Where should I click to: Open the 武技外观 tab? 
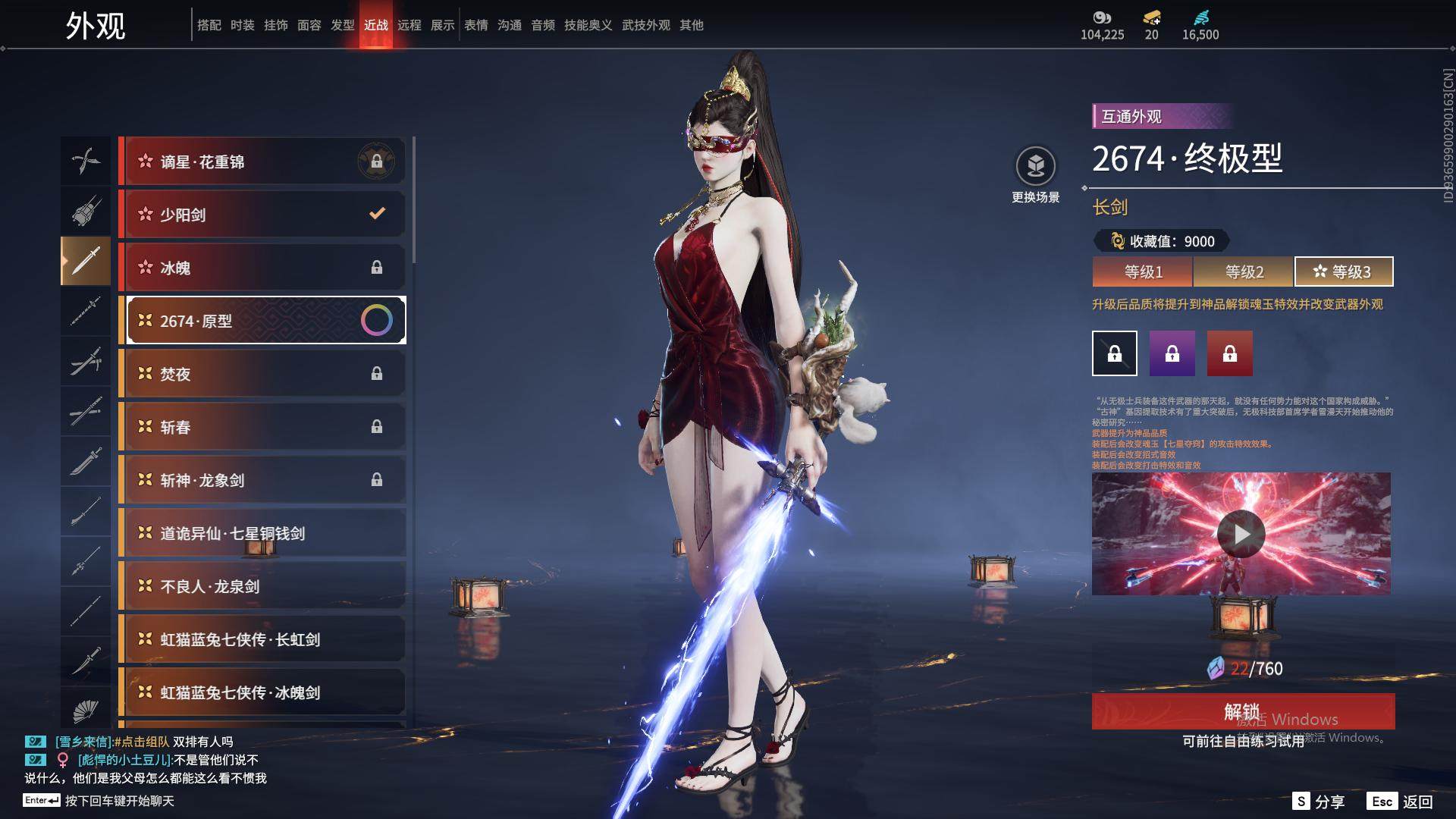(645, 25)
